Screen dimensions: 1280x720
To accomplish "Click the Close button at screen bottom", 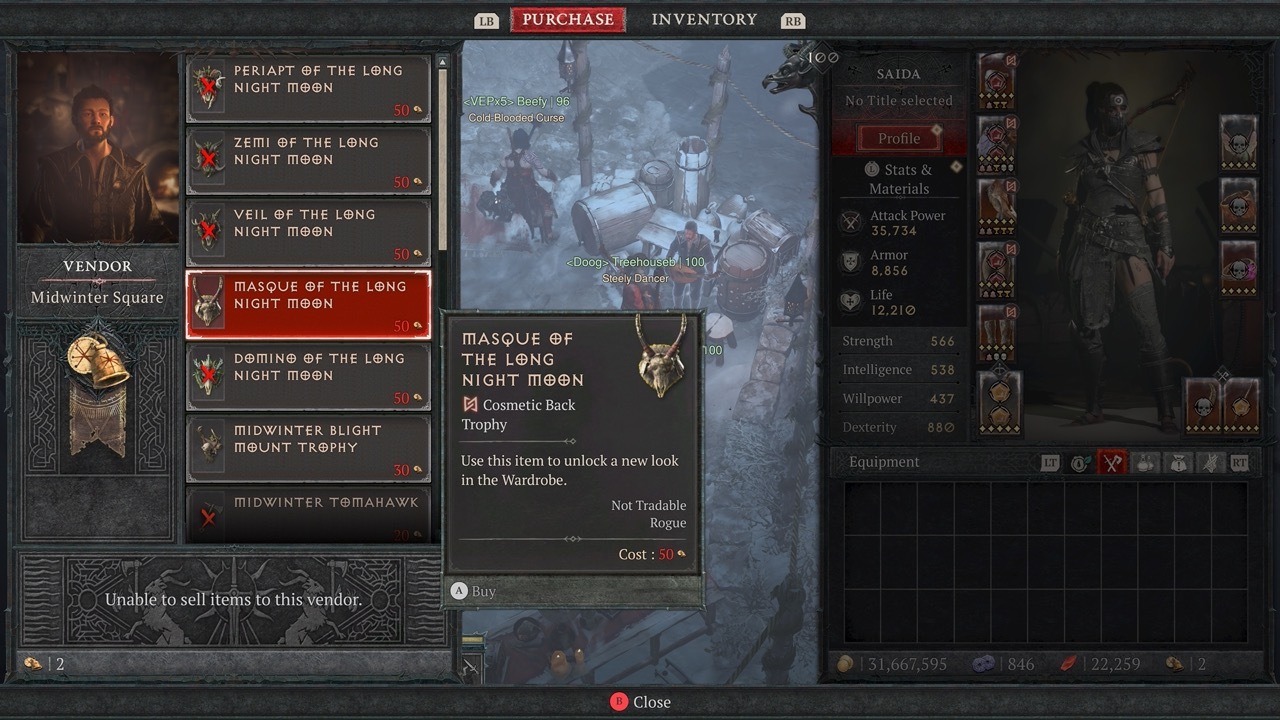I will [x=640, y=701].
